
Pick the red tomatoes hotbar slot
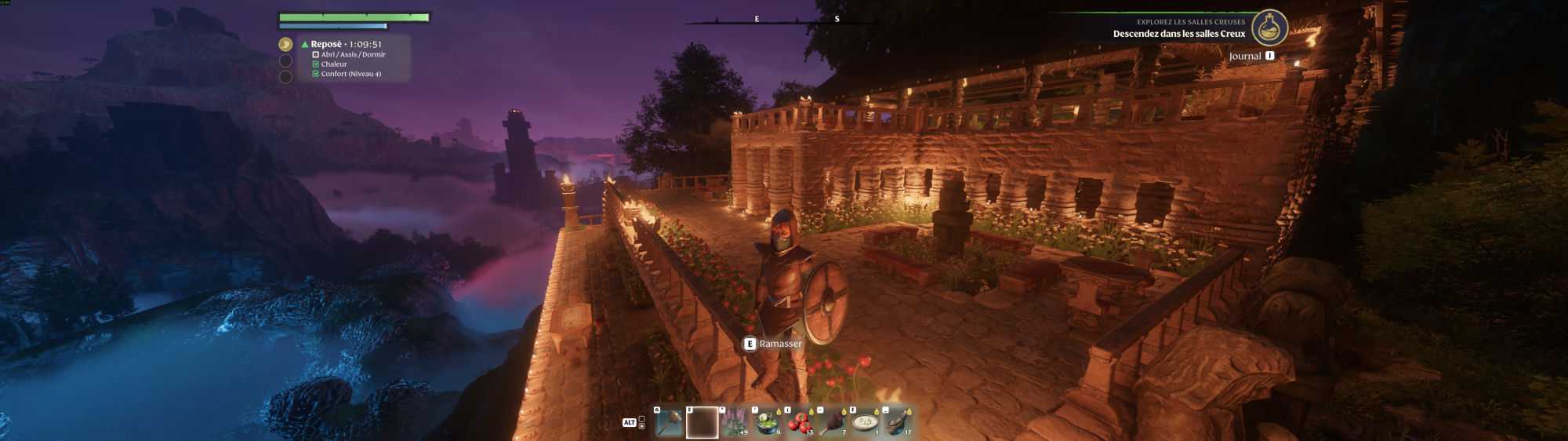(800, 423)
